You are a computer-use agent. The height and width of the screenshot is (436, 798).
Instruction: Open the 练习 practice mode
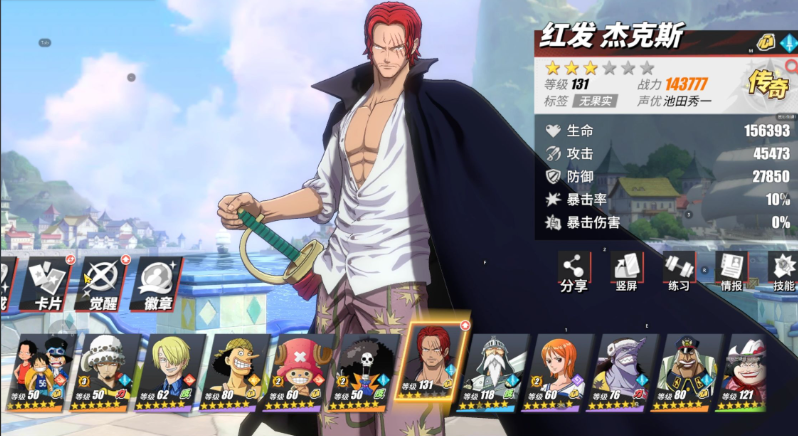[678, 272]
